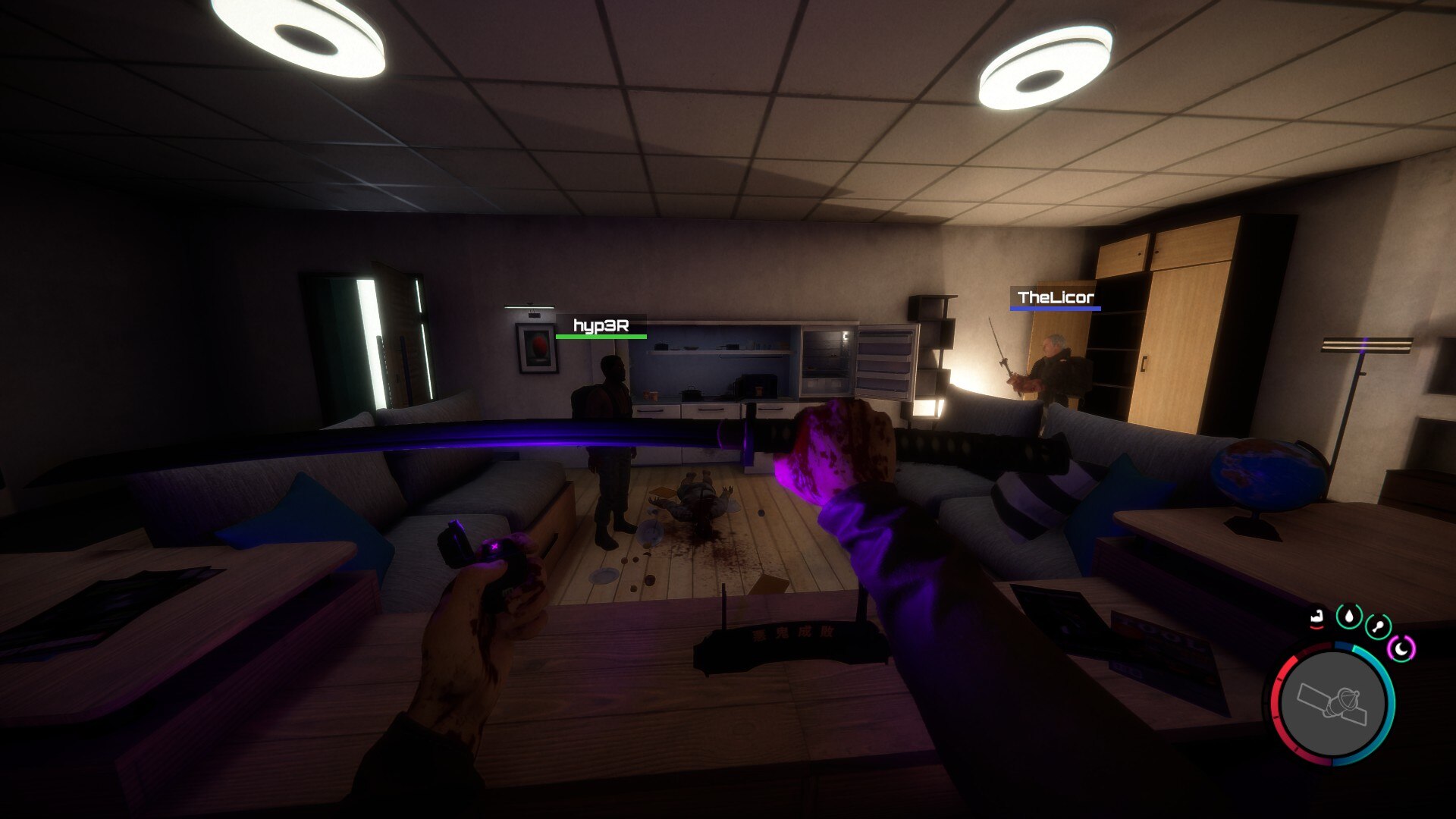Click the drumstick hunger icon
The height and width of the screenshot is (819, 1456).
coord(1377,627)
